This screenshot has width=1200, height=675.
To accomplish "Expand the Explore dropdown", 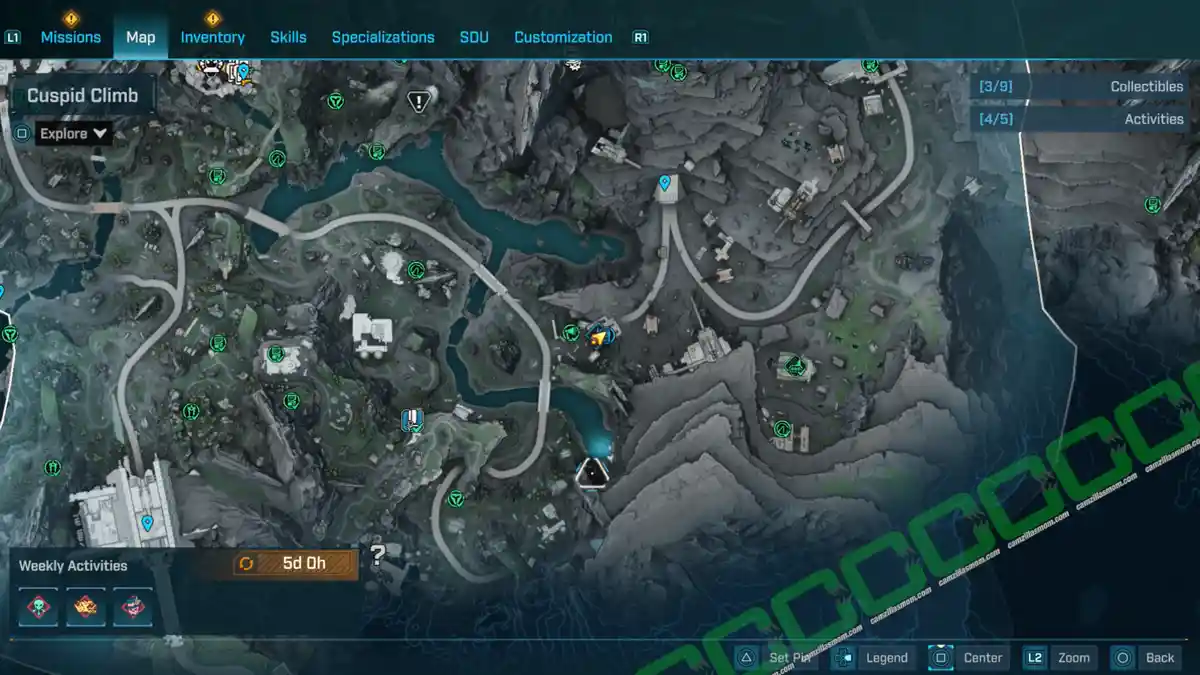I will (74, 133).
